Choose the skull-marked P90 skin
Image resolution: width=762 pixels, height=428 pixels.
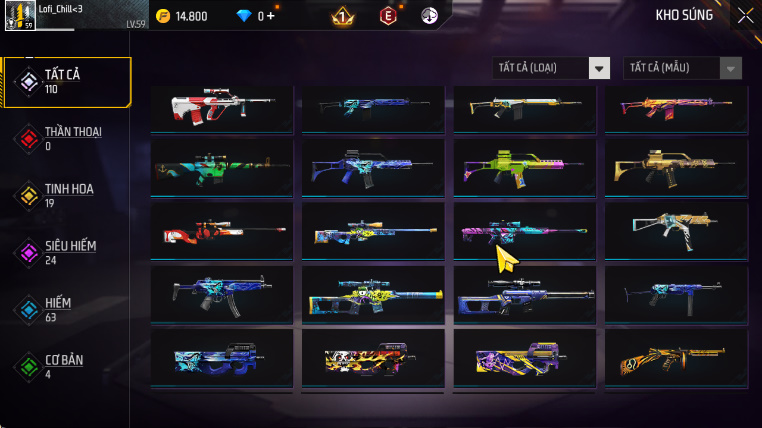point(372,357)
